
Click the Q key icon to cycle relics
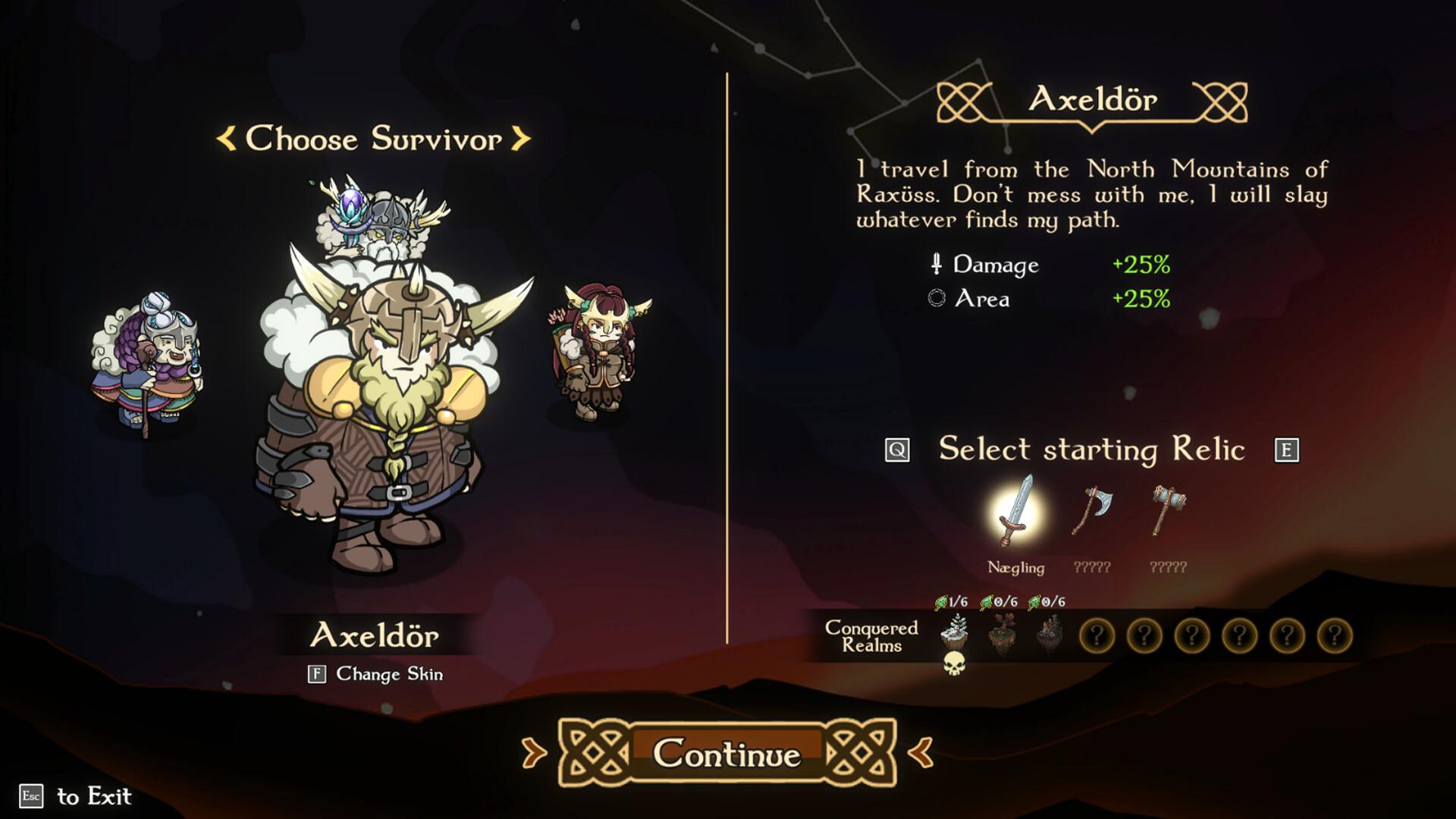(x=898, y=449)
